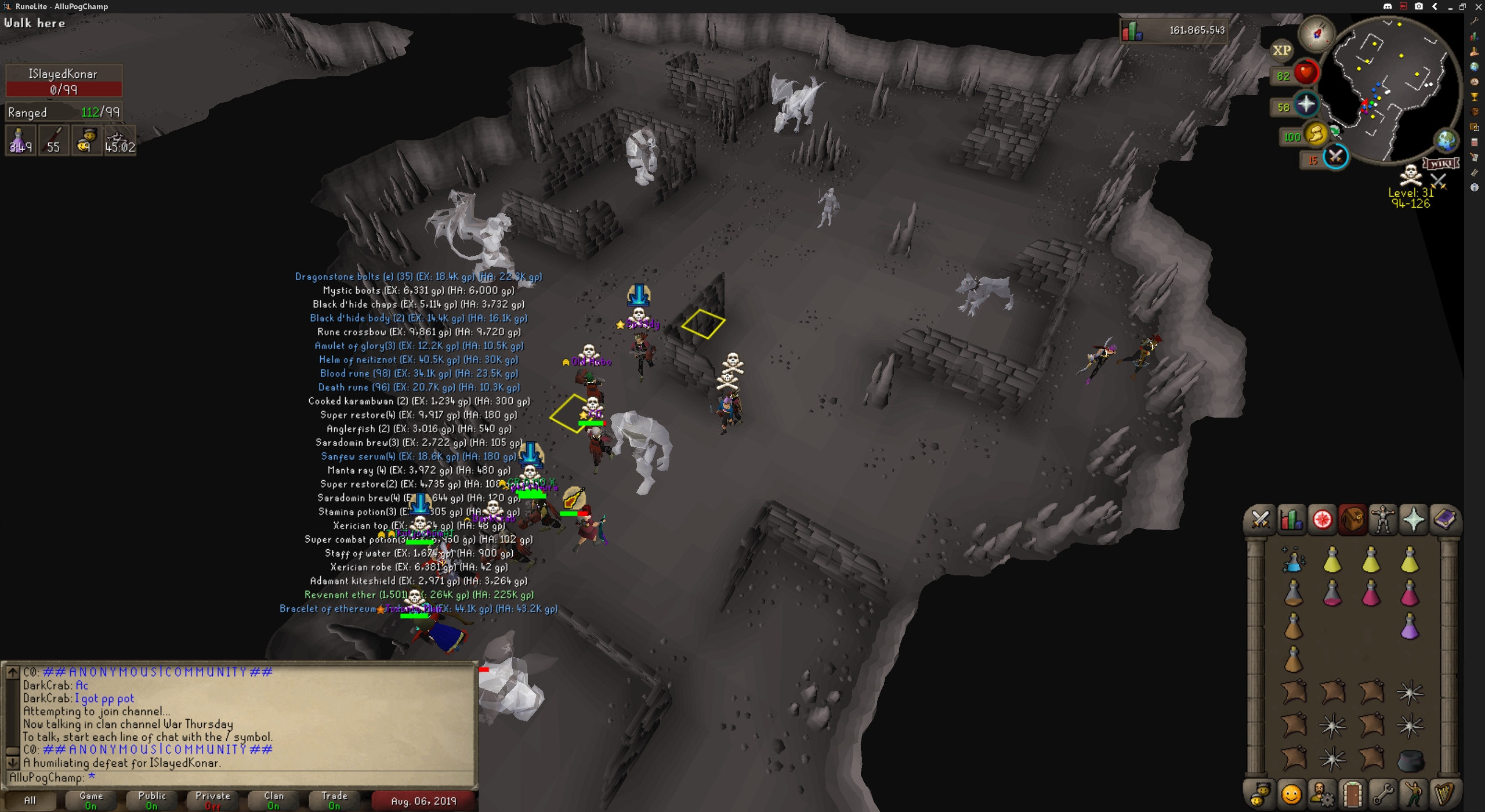This screenshot has width=1485, height=812.
Task: Open the Worn Equipment tab
Action: [x=1383, y=520]
